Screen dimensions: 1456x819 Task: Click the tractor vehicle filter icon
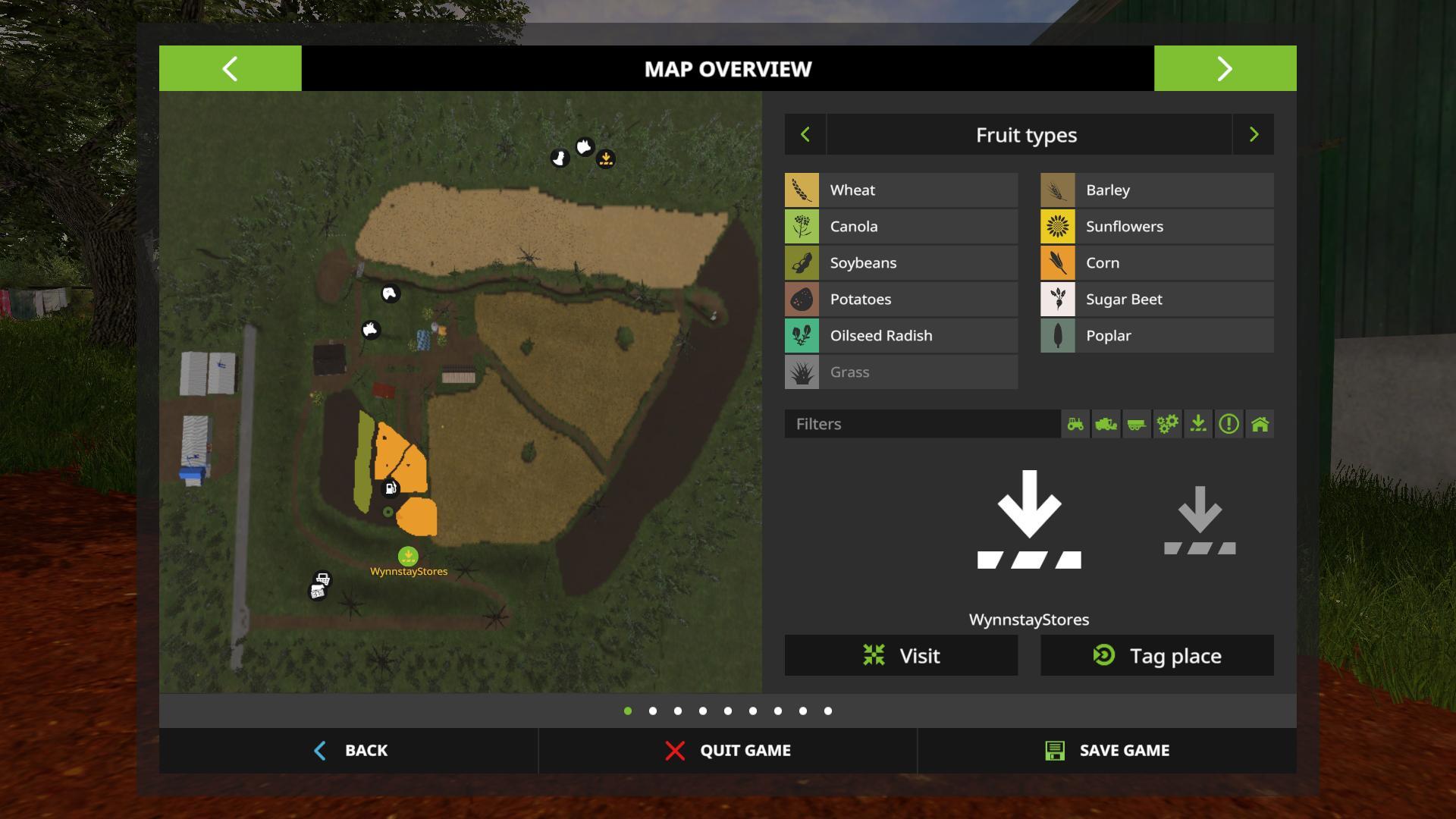pyautogui.click(x=1075, y=424)
